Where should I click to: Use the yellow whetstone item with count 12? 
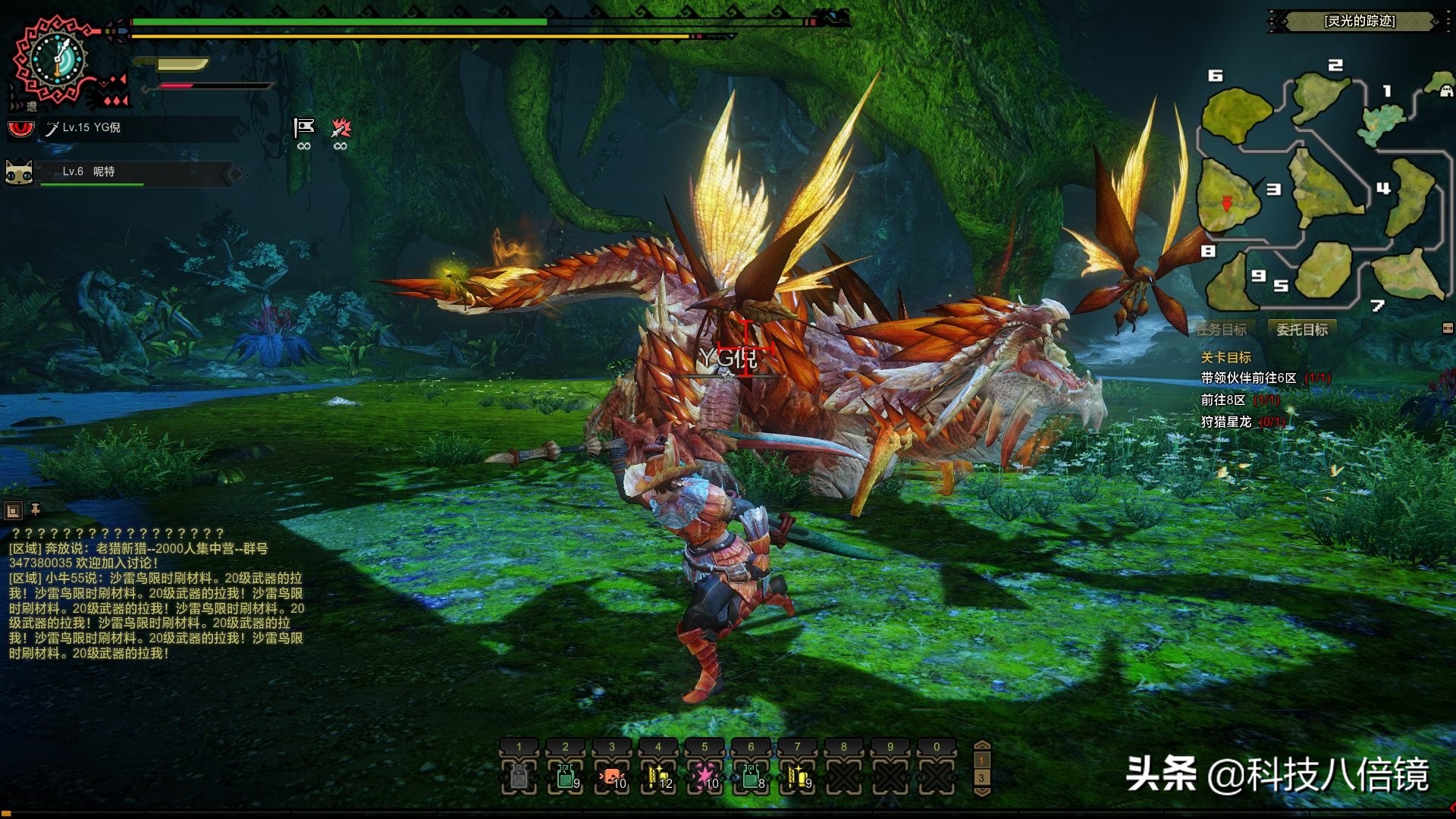[658, 777]
